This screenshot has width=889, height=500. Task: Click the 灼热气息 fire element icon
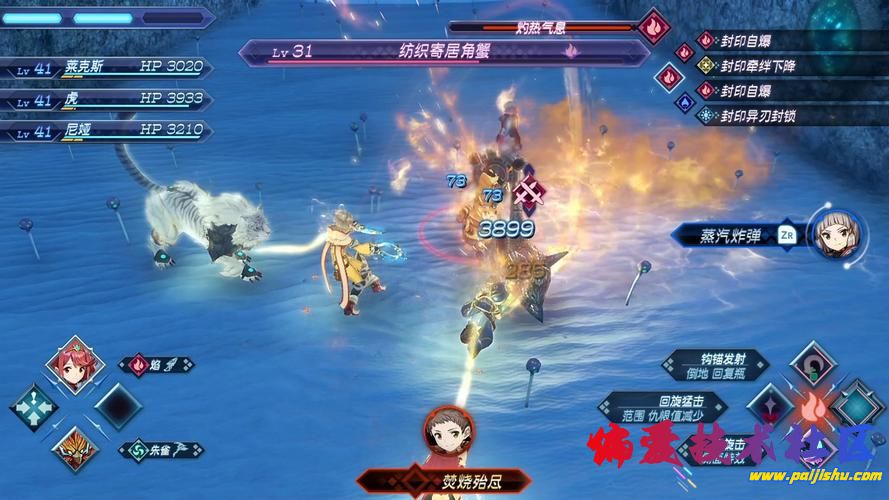pyautogui.click(x=654, y=27)
